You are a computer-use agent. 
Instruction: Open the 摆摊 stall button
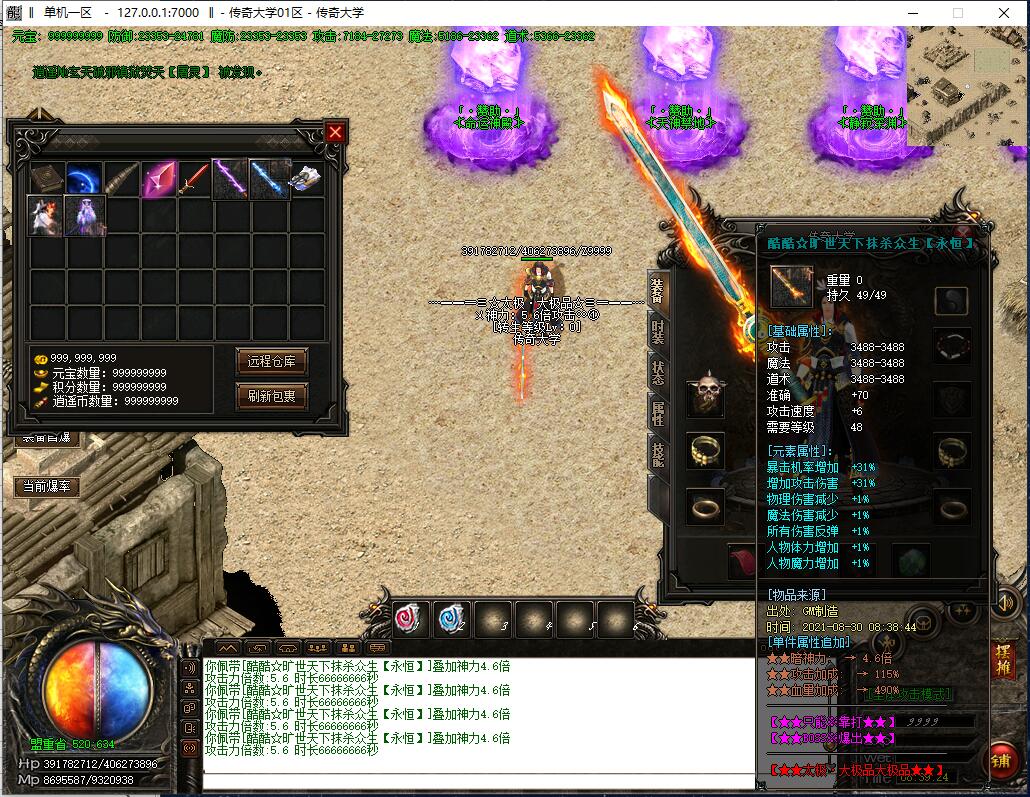coord(1002,660)
